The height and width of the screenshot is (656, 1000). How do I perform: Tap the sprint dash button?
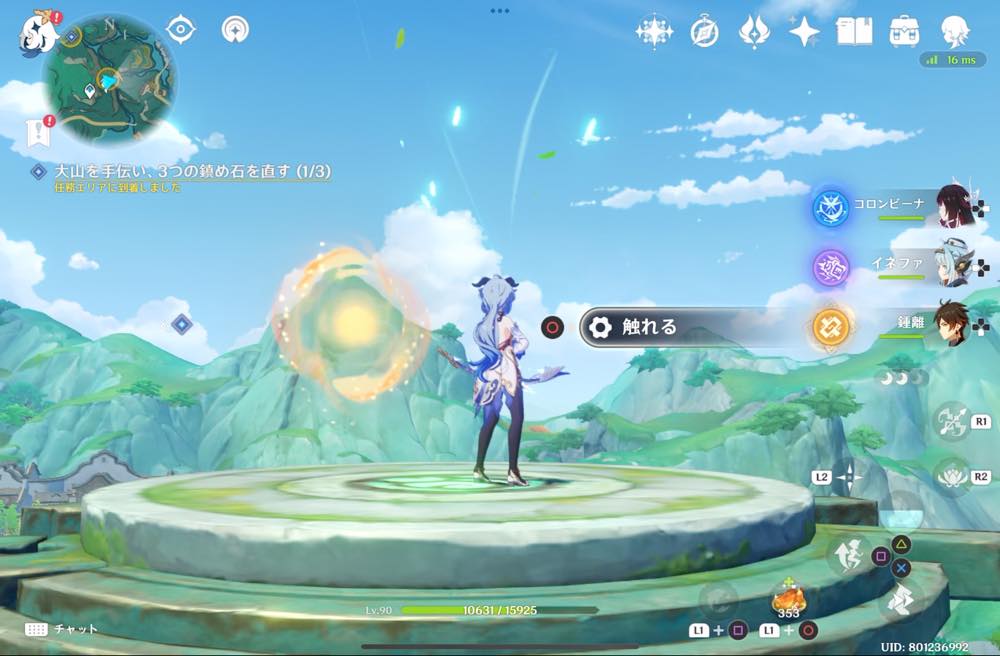click(898, 601)
